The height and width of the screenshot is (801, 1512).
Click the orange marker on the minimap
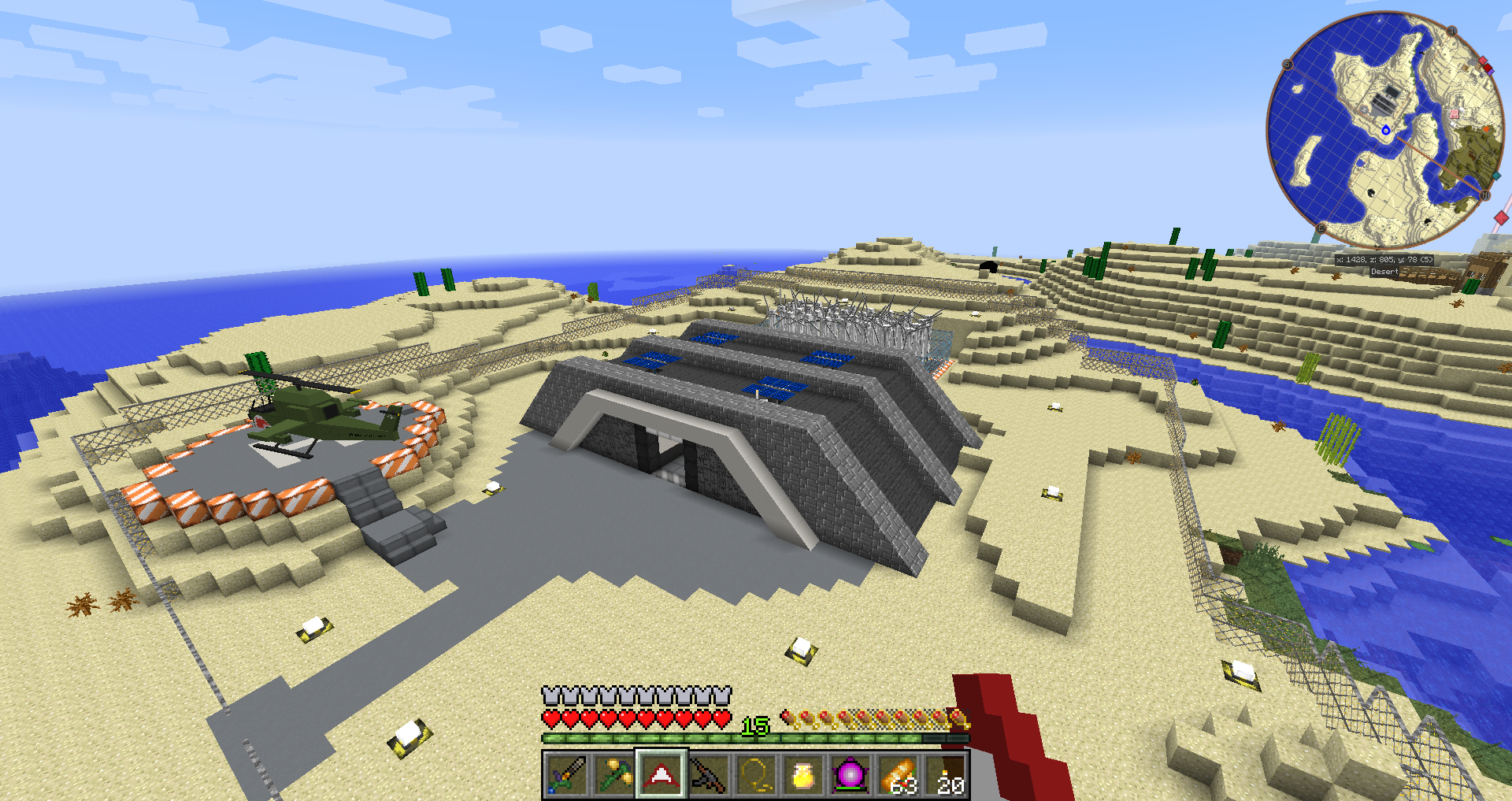(x=1486, y=128)
